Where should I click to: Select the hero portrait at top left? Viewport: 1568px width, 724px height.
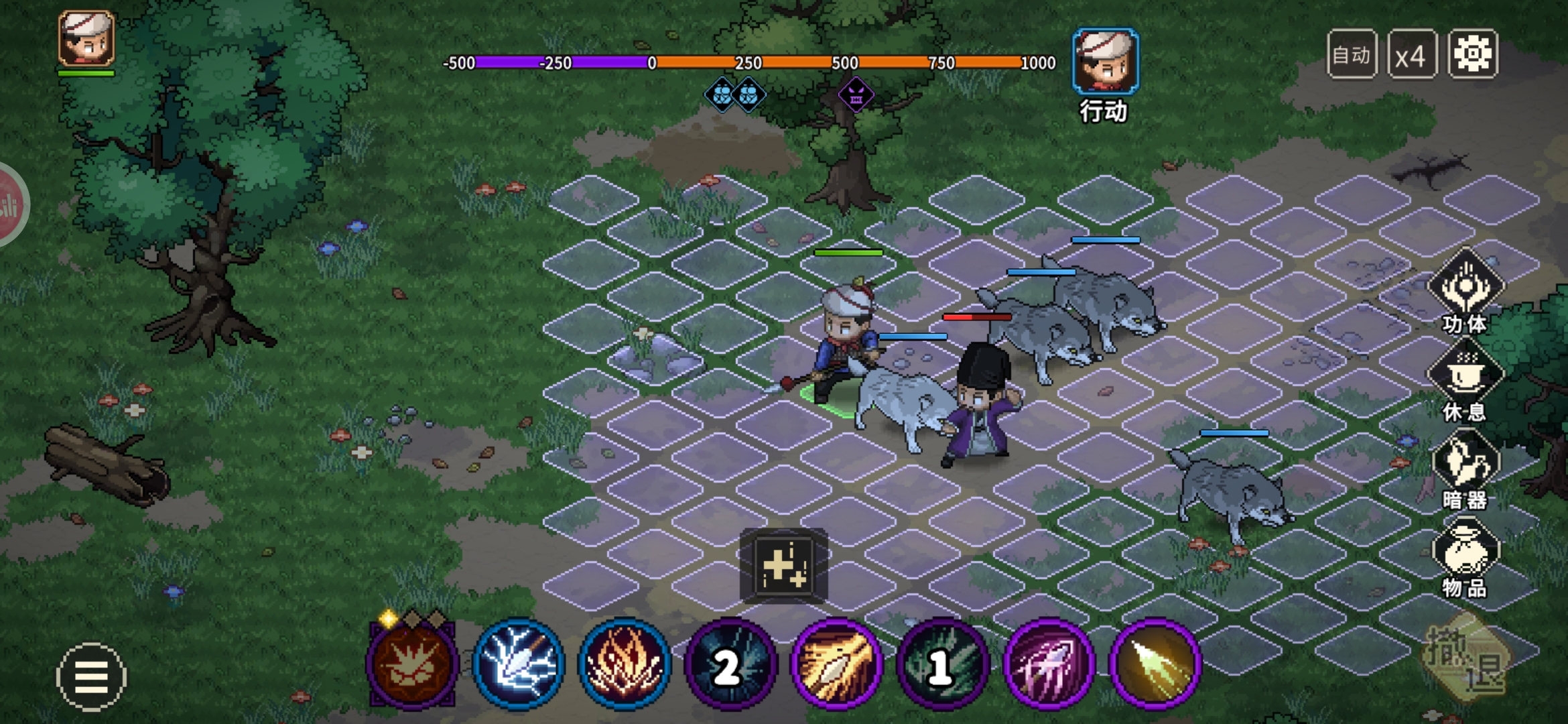[x=86, y=39]
